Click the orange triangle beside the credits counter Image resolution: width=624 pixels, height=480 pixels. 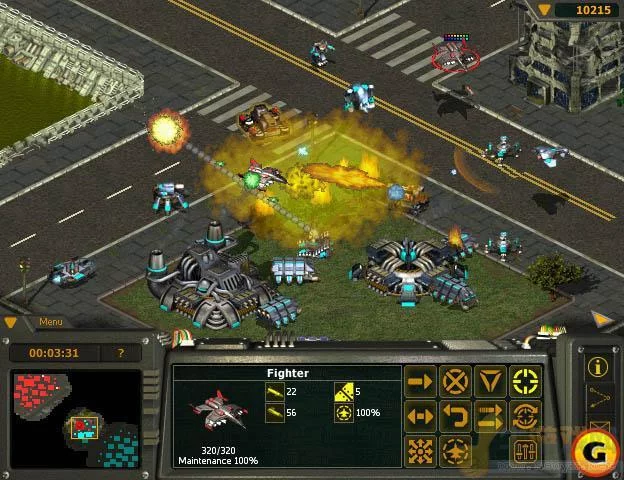[x=544, y=9]
